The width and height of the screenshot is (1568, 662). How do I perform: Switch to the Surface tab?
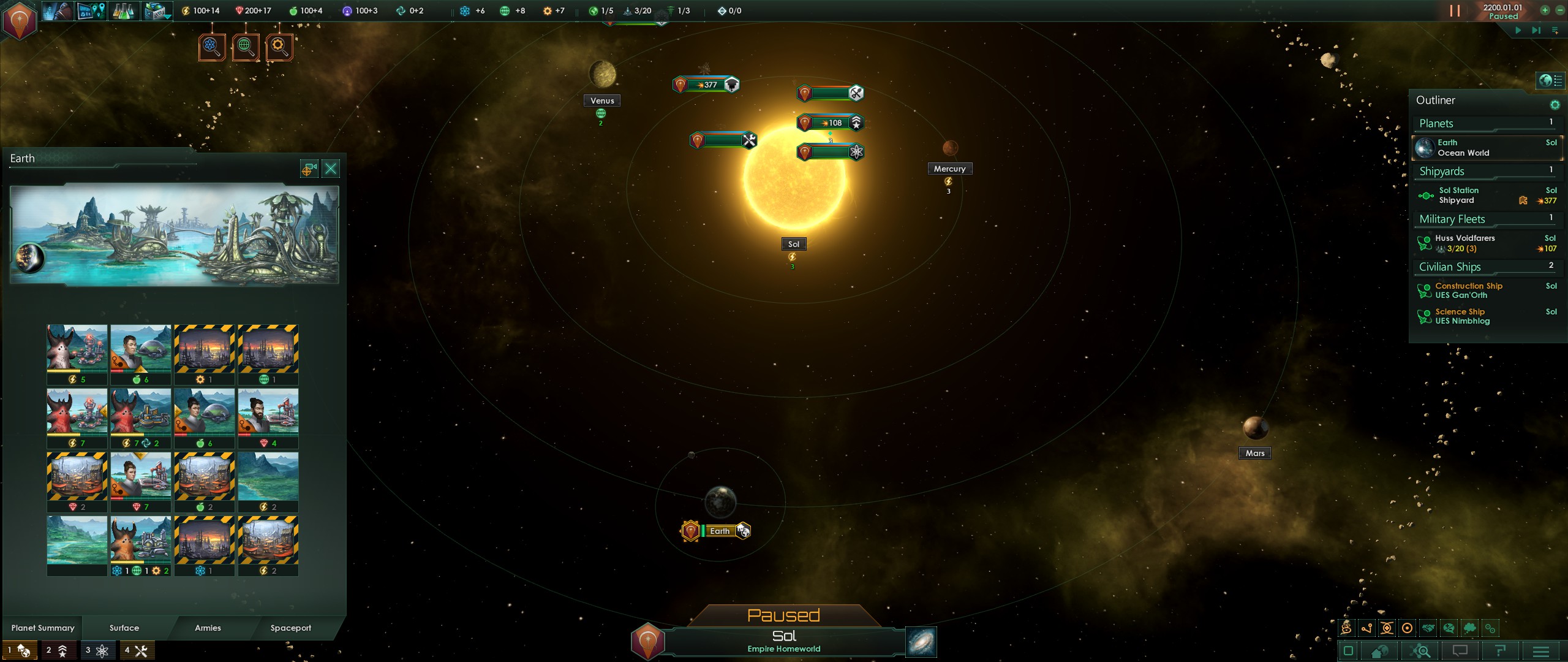click(124, 628)
